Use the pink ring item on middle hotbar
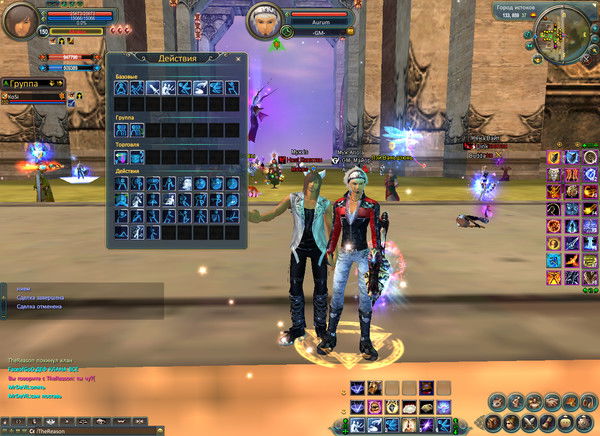Viewport: 600px width, 436px height. click(376, 406)
